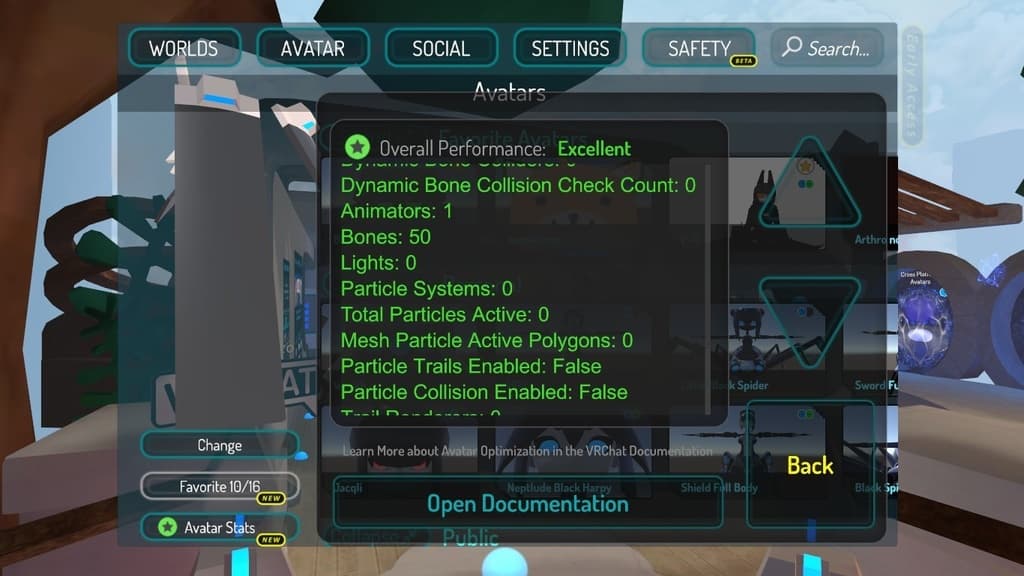
Task: Go Back from the stats panel
Action: [x=810, y=465]
